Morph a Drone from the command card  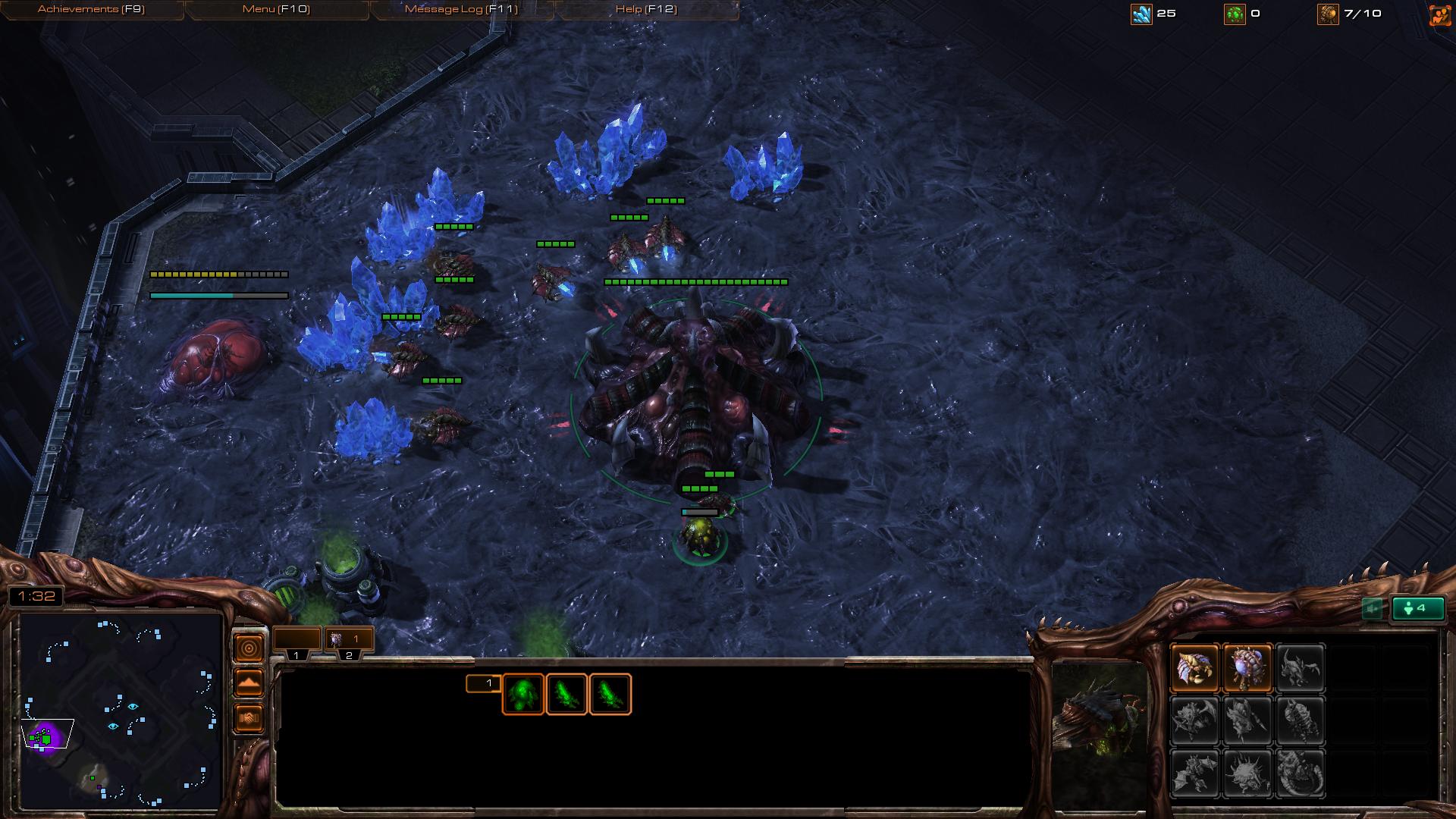pos(1194,668)
